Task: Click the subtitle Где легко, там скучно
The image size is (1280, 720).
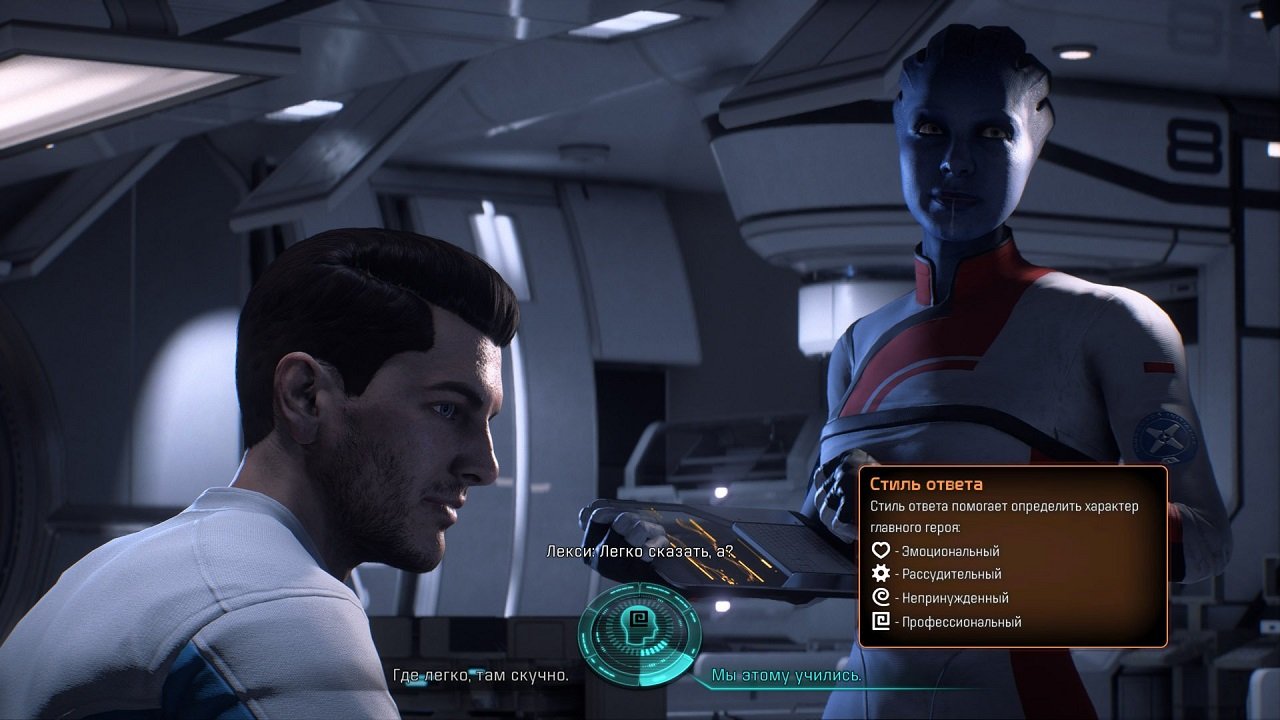Action: (480, 675)
